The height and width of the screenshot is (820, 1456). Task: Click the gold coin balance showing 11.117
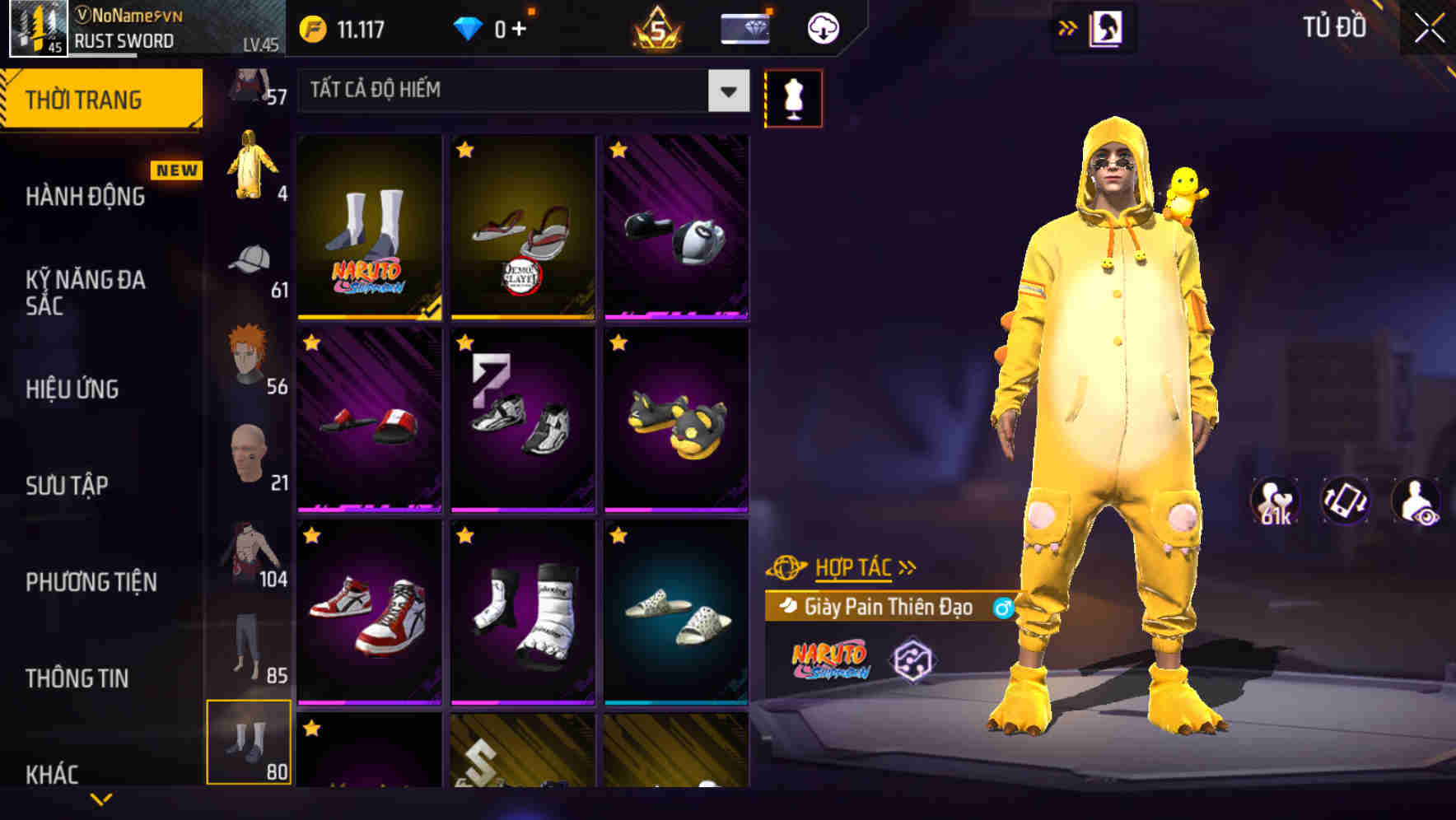click(x=339, y=26)
